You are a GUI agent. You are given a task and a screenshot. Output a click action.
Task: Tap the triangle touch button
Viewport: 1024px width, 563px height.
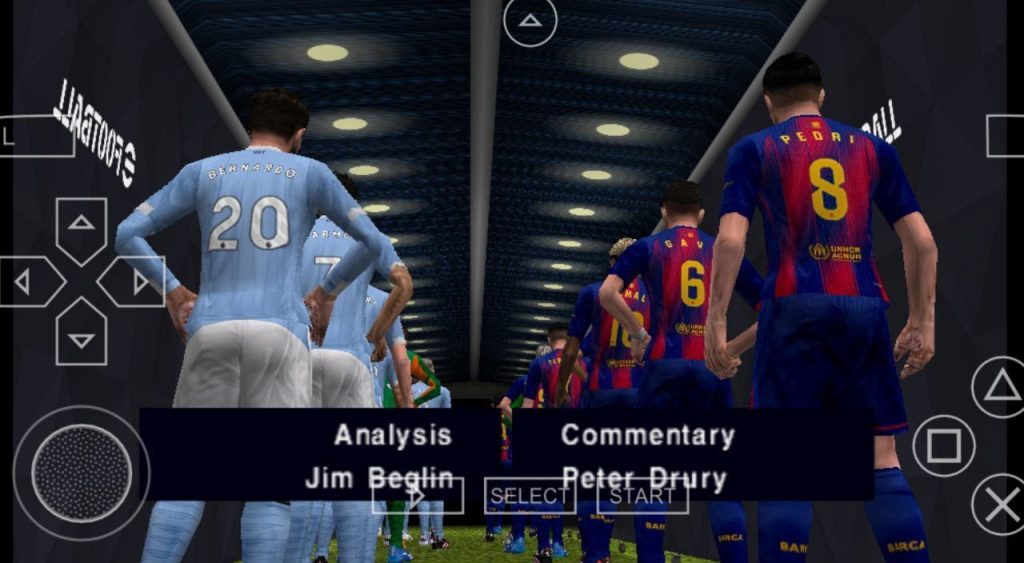pos(1000,386)
